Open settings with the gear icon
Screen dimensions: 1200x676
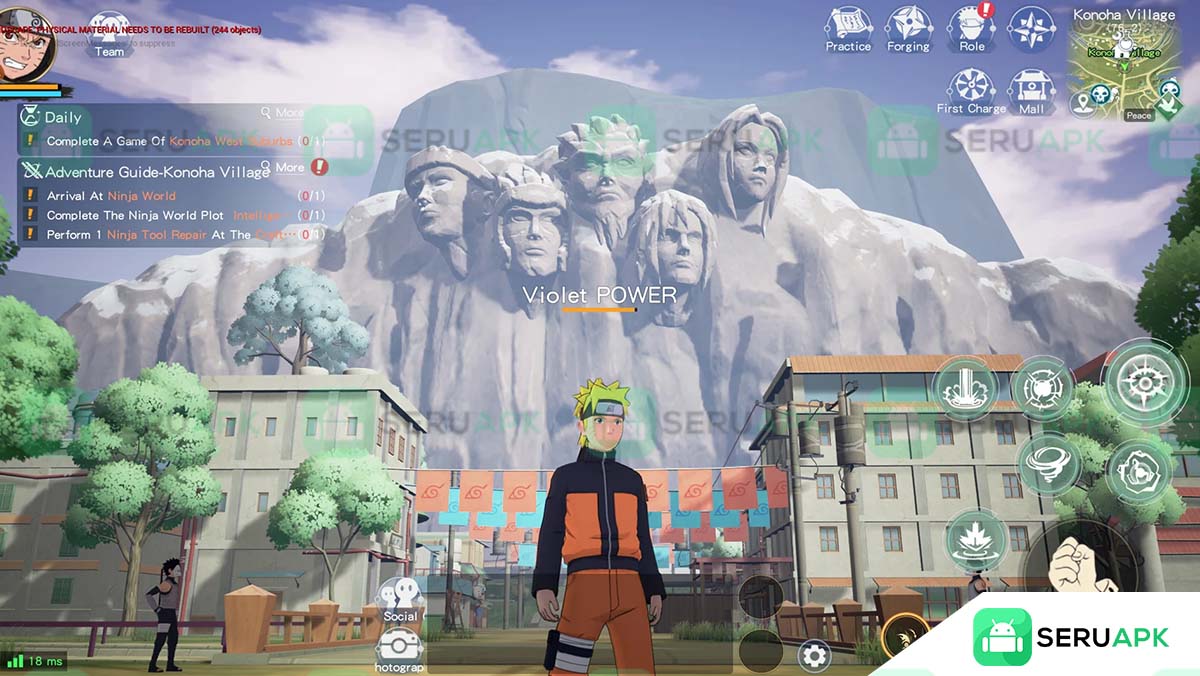click(814, 656)
